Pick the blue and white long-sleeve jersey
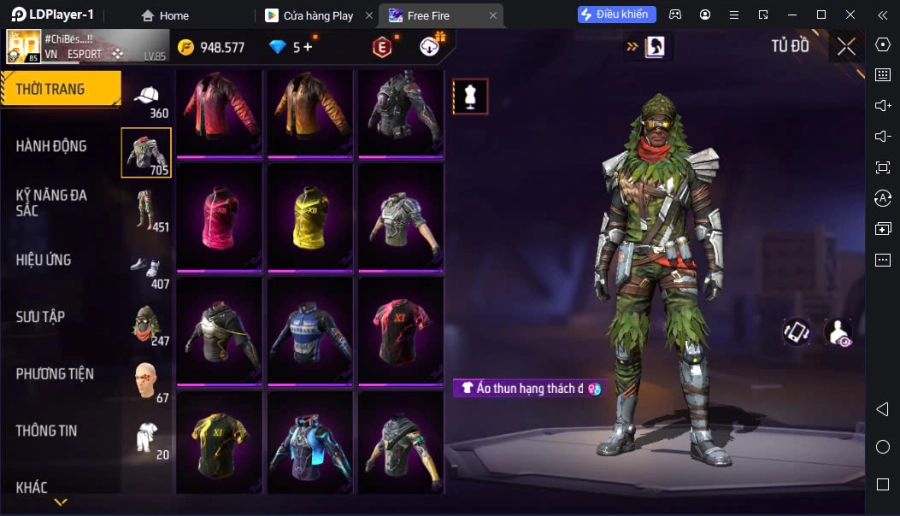 (311, 329)
